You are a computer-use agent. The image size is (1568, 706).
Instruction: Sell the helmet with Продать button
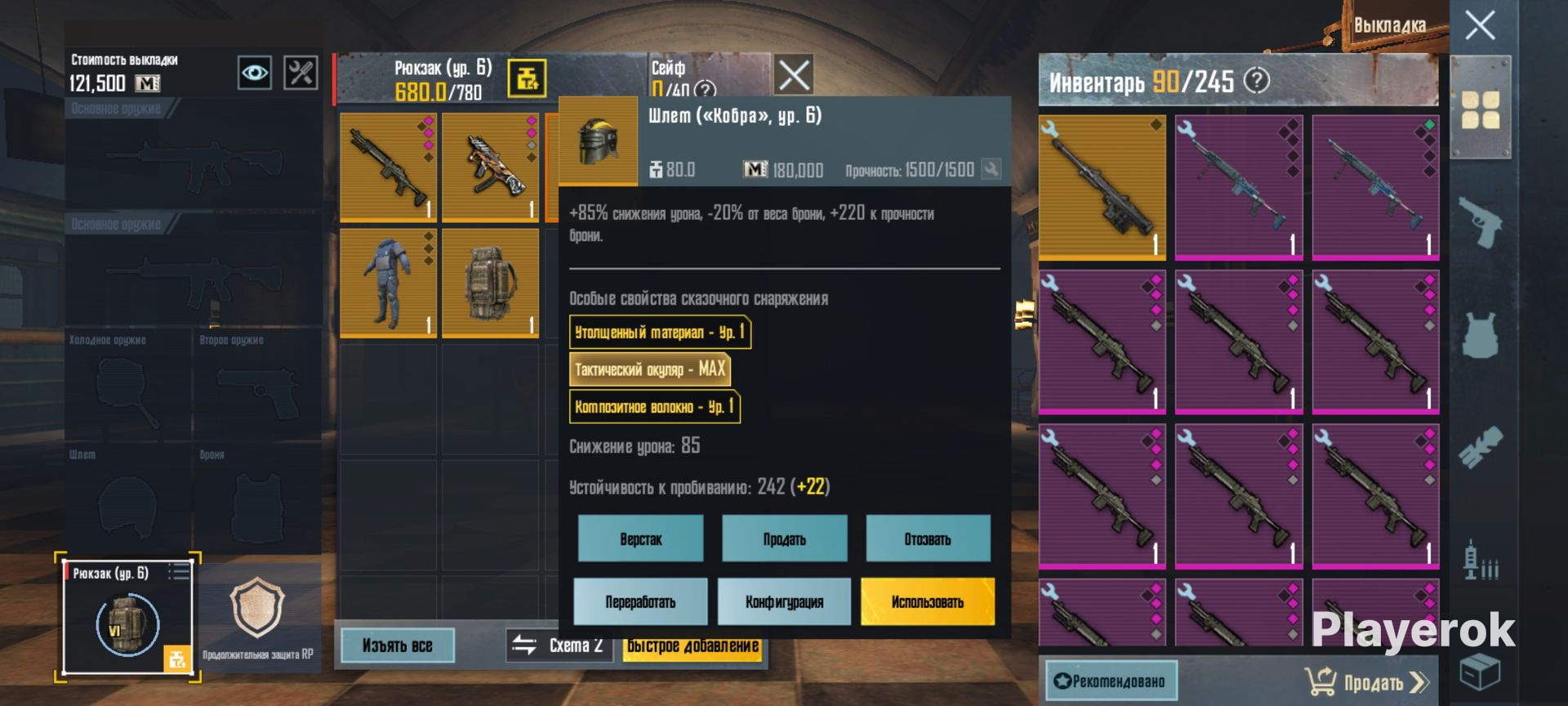[784, 538]
